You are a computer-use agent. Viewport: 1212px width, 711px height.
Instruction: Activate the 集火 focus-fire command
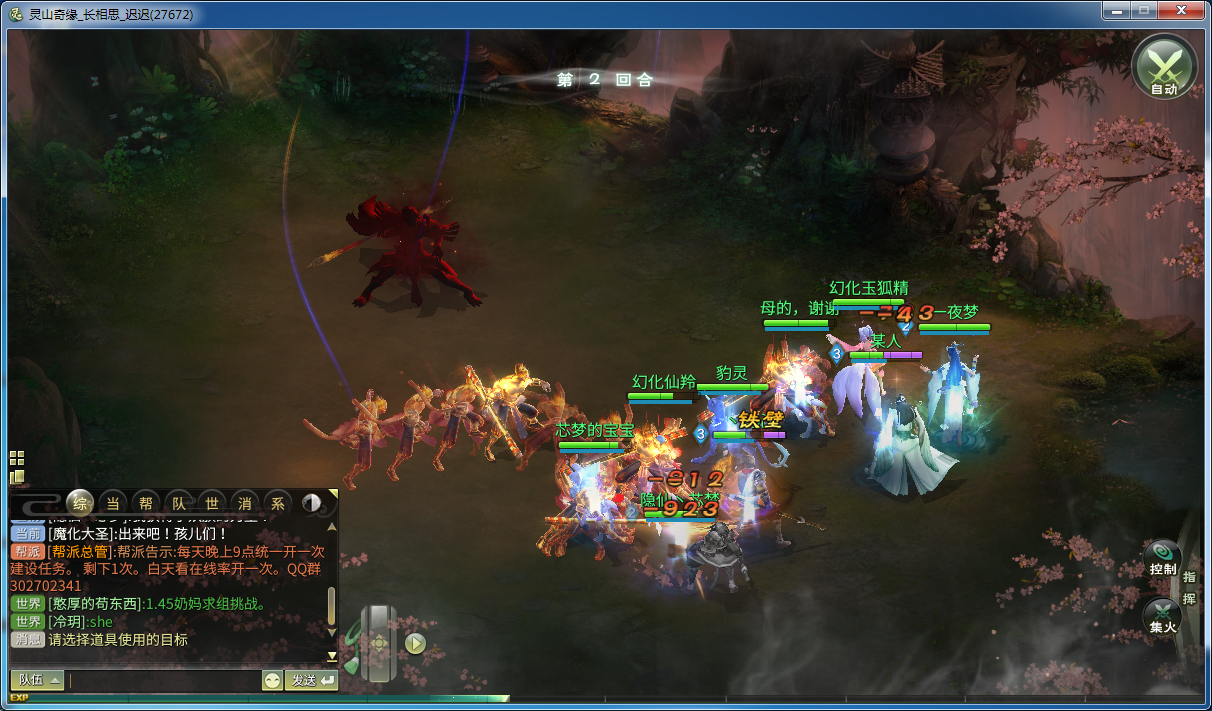[x=1162, y=616]
